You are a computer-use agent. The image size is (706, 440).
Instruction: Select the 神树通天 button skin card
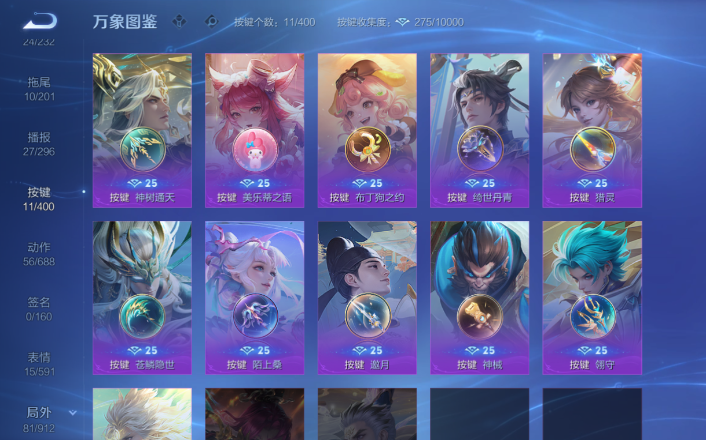pyautogui.click(x=142, y=129)
